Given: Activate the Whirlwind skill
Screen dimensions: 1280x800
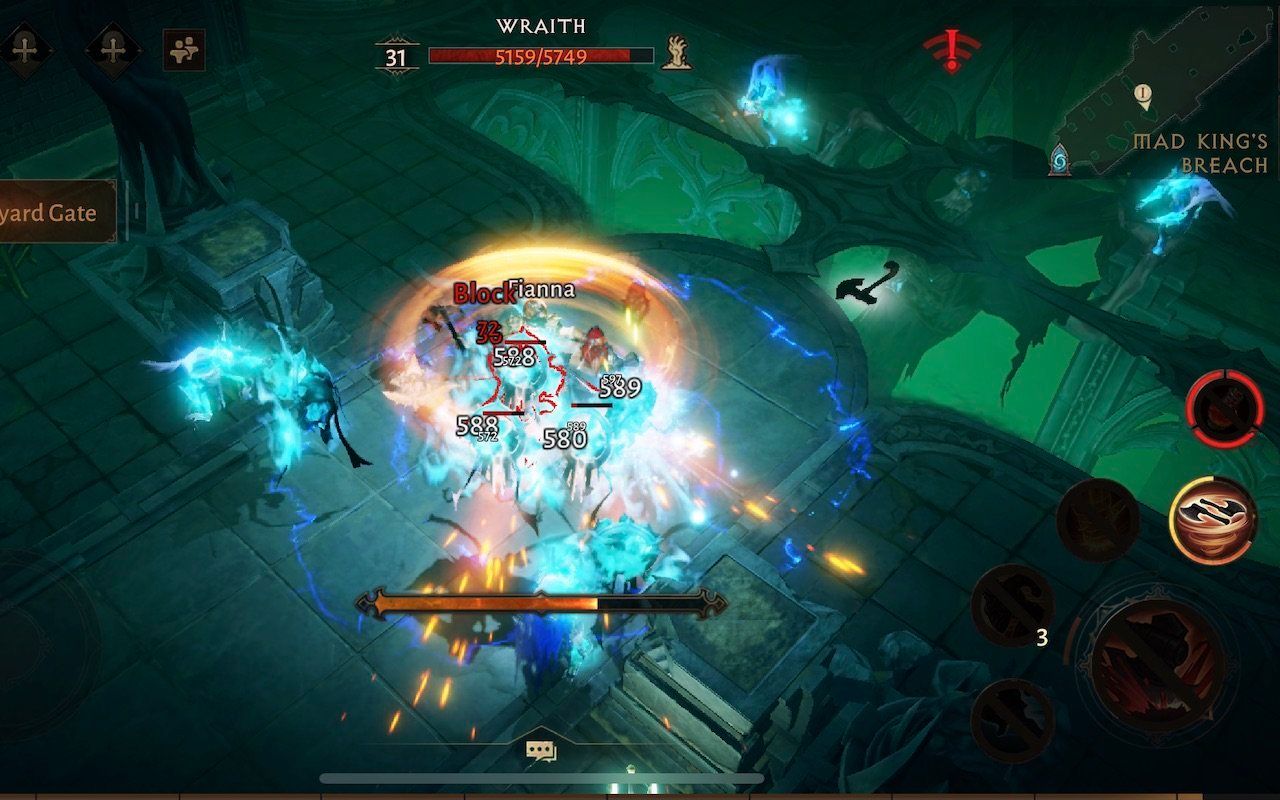Looking at the screenshot, I should (x=1213, y=520).
